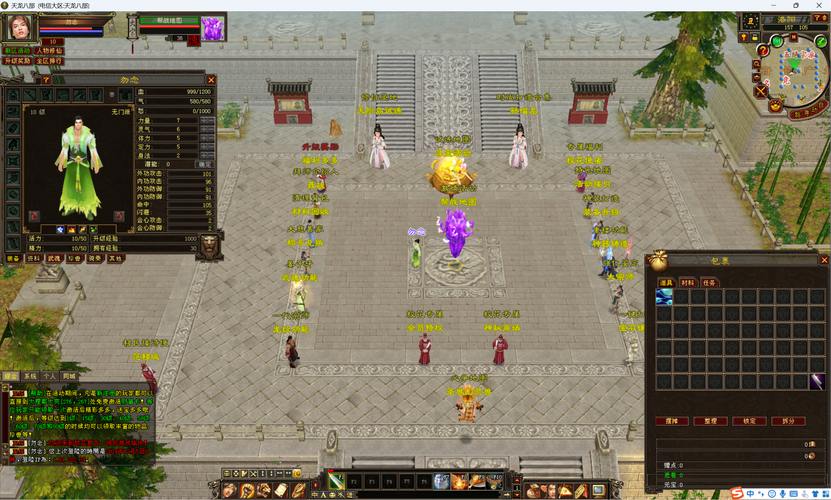Click the 确定 confirm button for attribute points
The height and width of the screenshot is (500, 831).
pyautogui.click(x=205, y=163)
